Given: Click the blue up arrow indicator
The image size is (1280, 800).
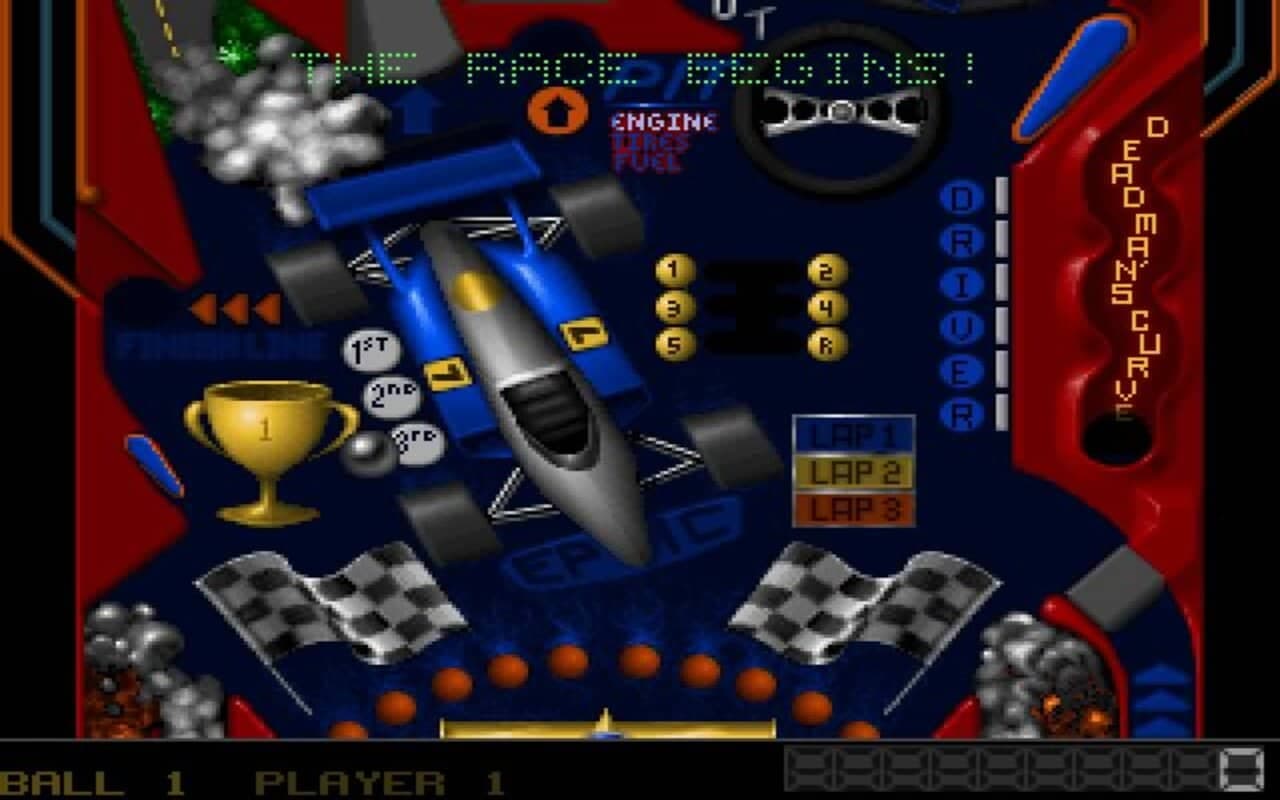Looking at the screenshot, I should [x=421, y=108].
